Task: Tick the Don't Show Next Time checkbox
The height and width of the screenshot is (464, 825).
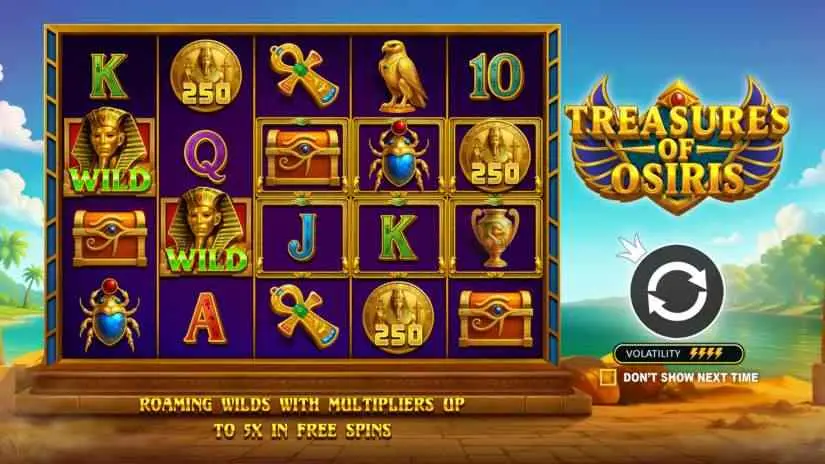Action: (x=607, y=378)
